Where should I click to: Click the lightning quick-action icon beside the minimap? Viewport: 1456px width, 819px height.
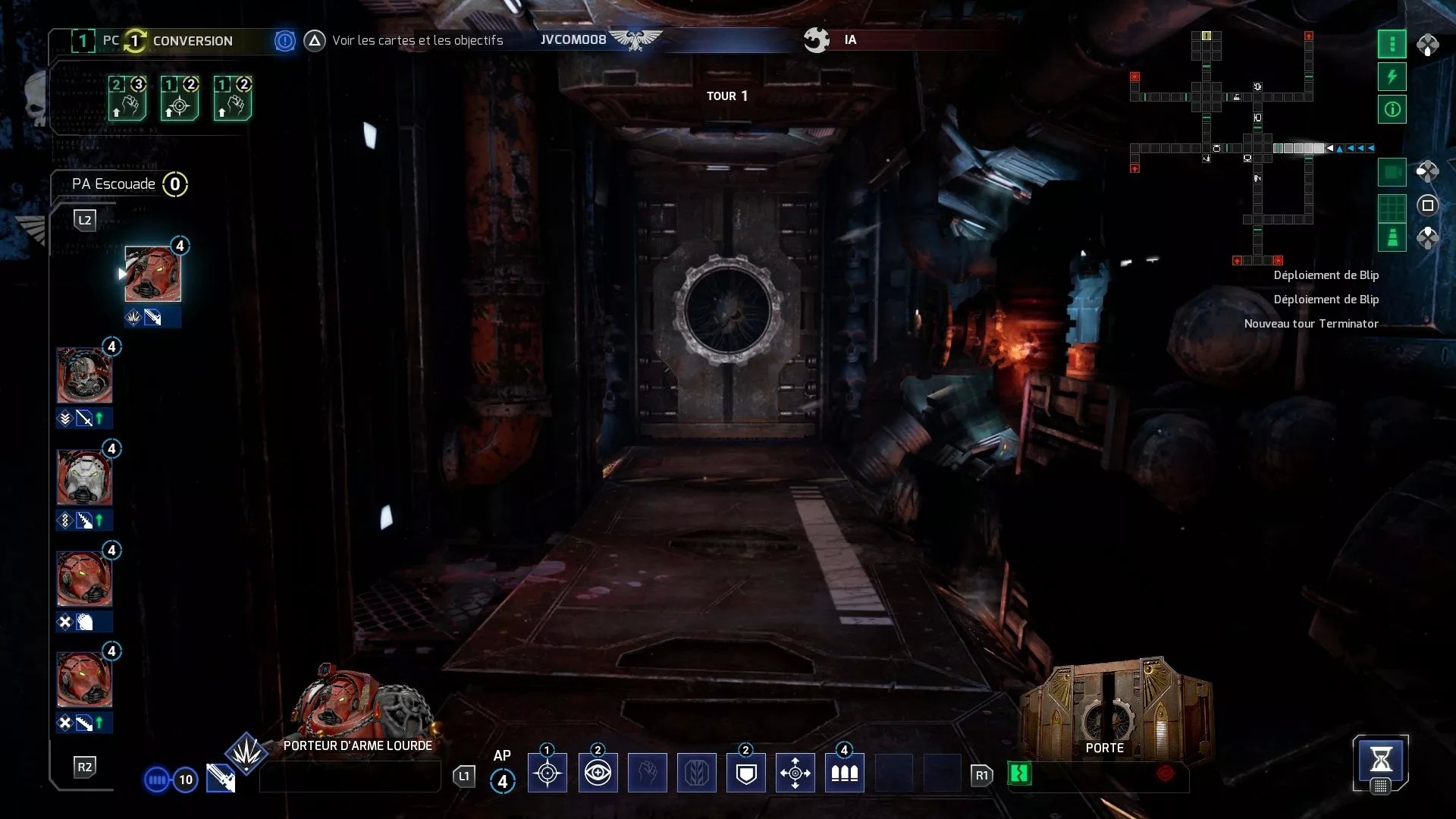1392,77
